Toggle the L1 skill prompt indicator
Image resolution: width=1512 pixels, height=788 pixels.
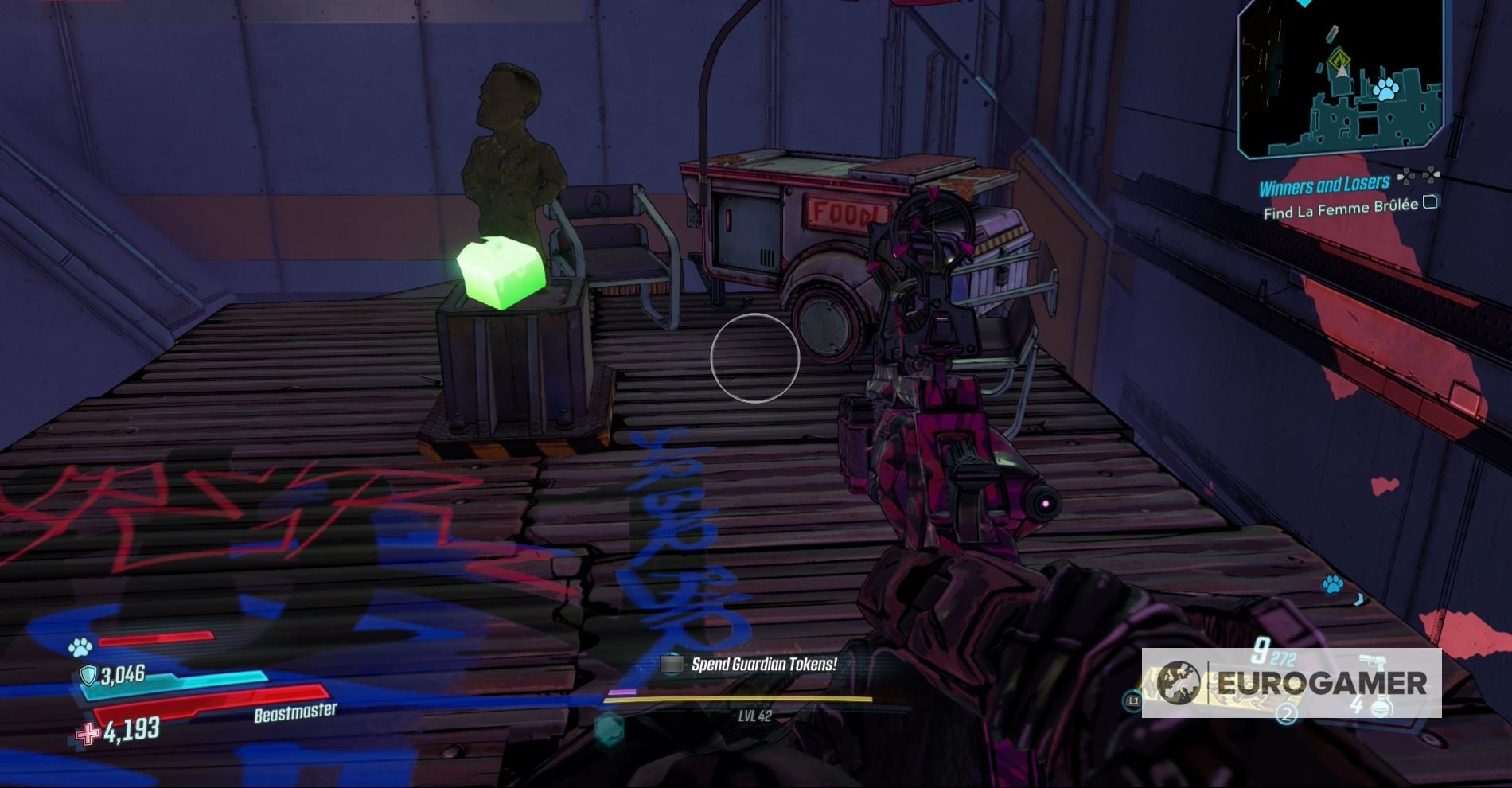[1132, 701]
